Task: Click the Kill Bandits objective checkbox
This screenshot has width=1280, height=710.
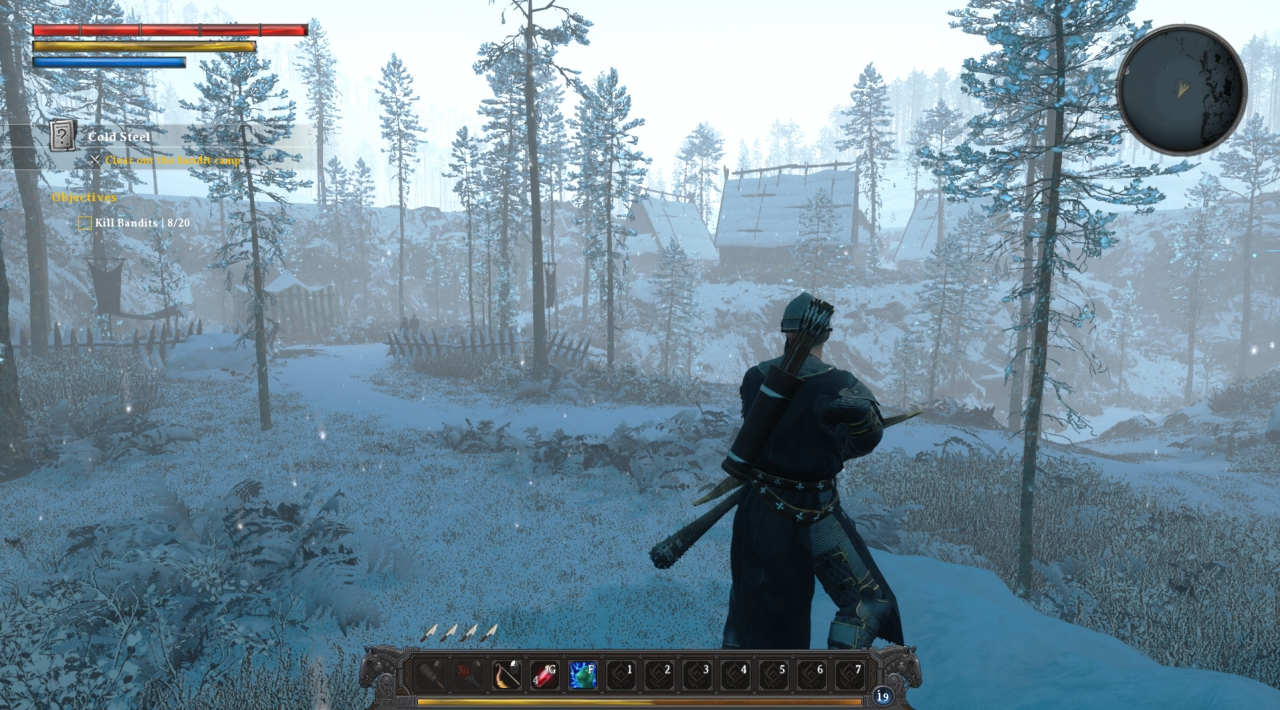Action: point(85,223)
